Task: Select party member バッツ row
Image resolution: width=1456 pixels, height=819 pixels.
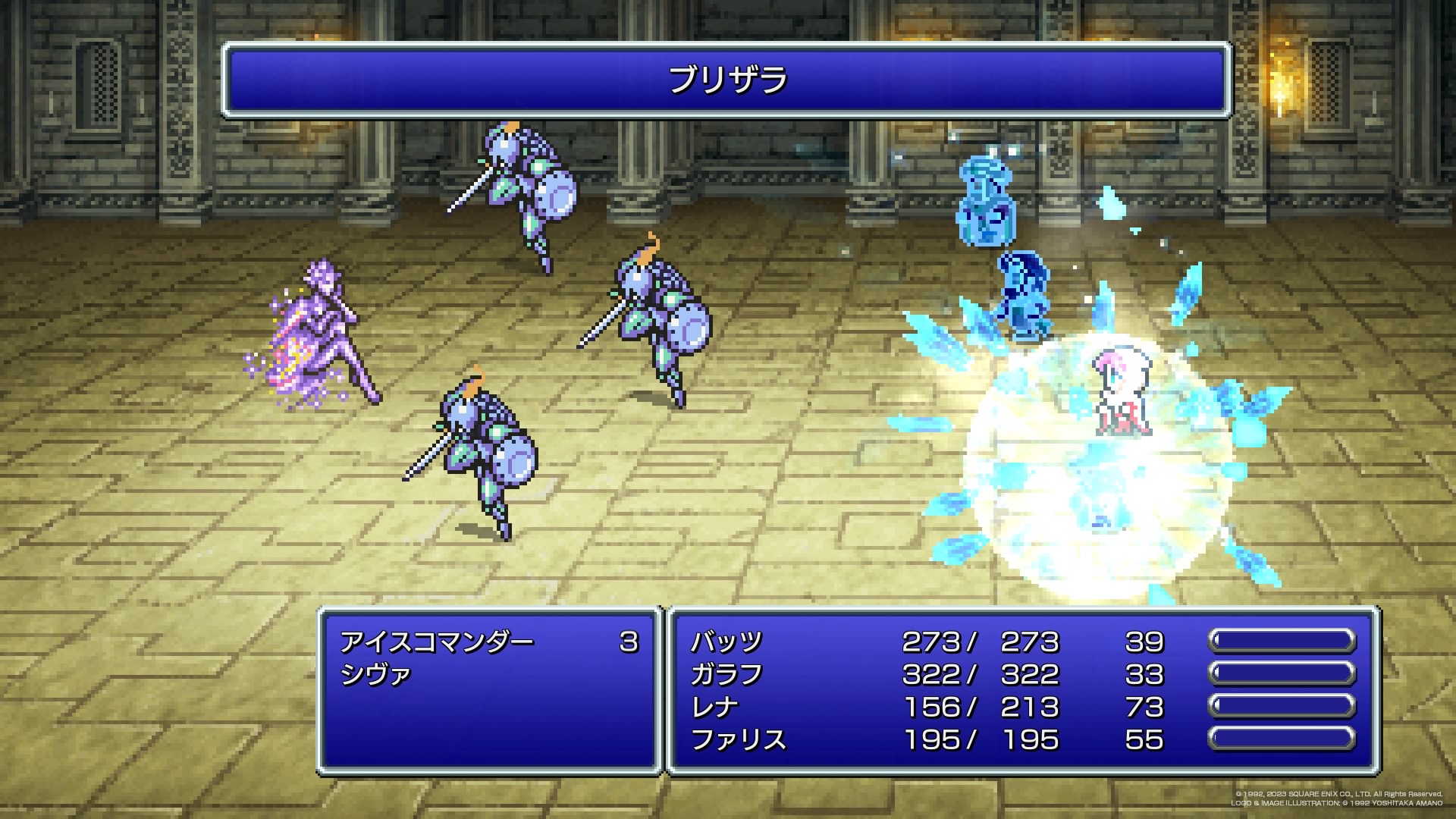Action: pos(726,642)
